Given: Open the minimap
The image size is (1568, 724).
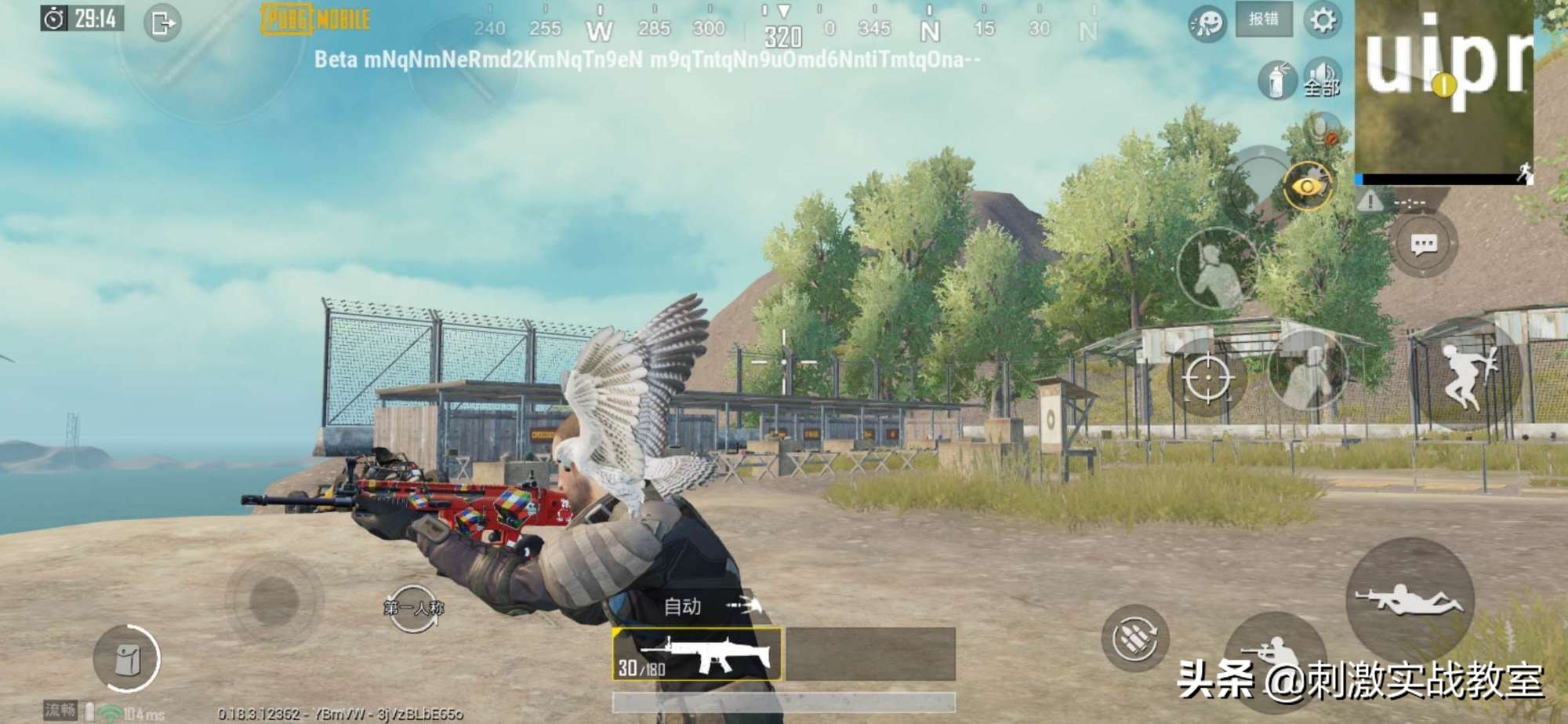Looking at the screenshot, I should [x=1444, y=90].
